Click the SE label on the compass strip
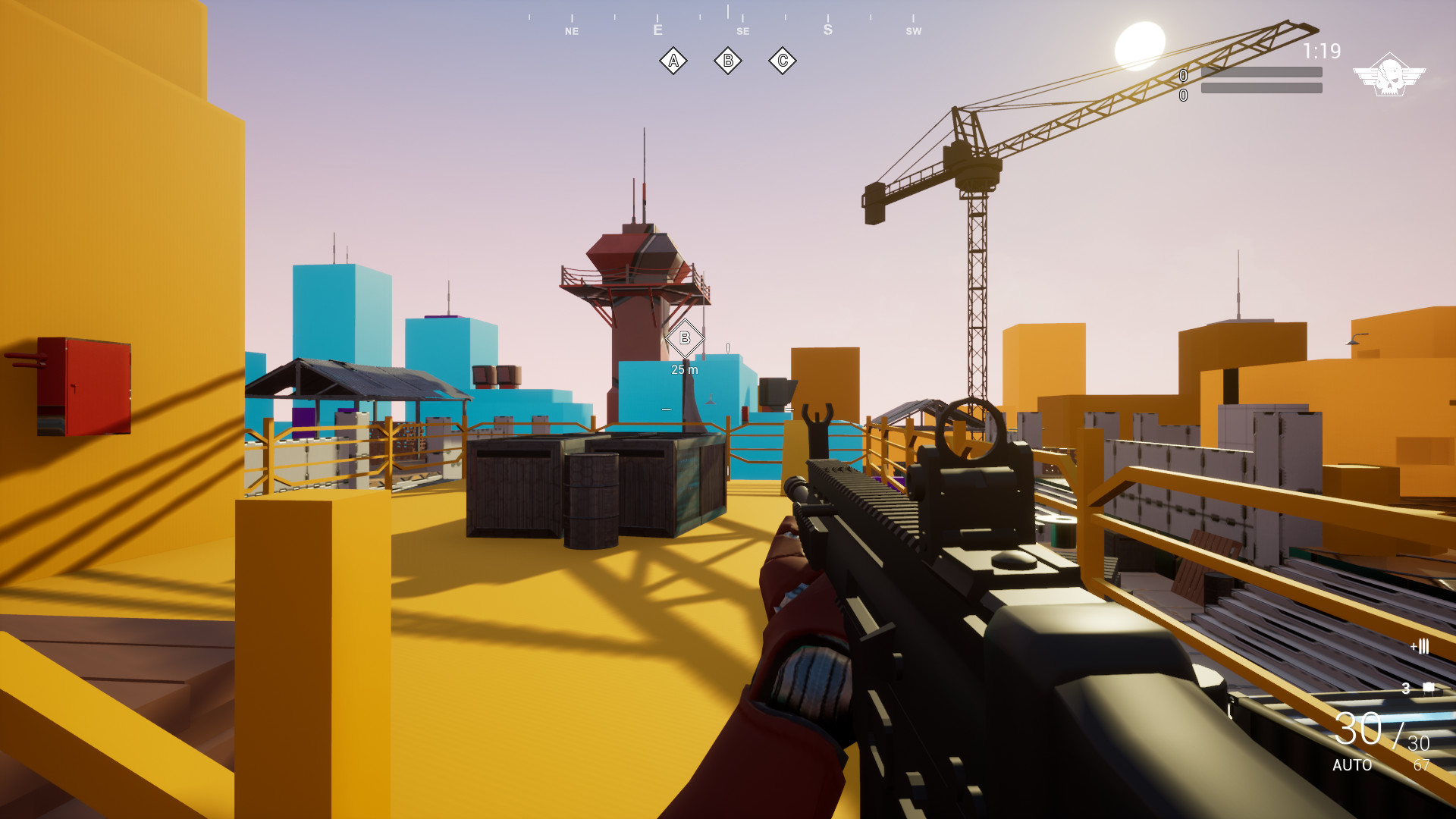This screenshot has width=1456, height=819. click(x=742, y=32)
